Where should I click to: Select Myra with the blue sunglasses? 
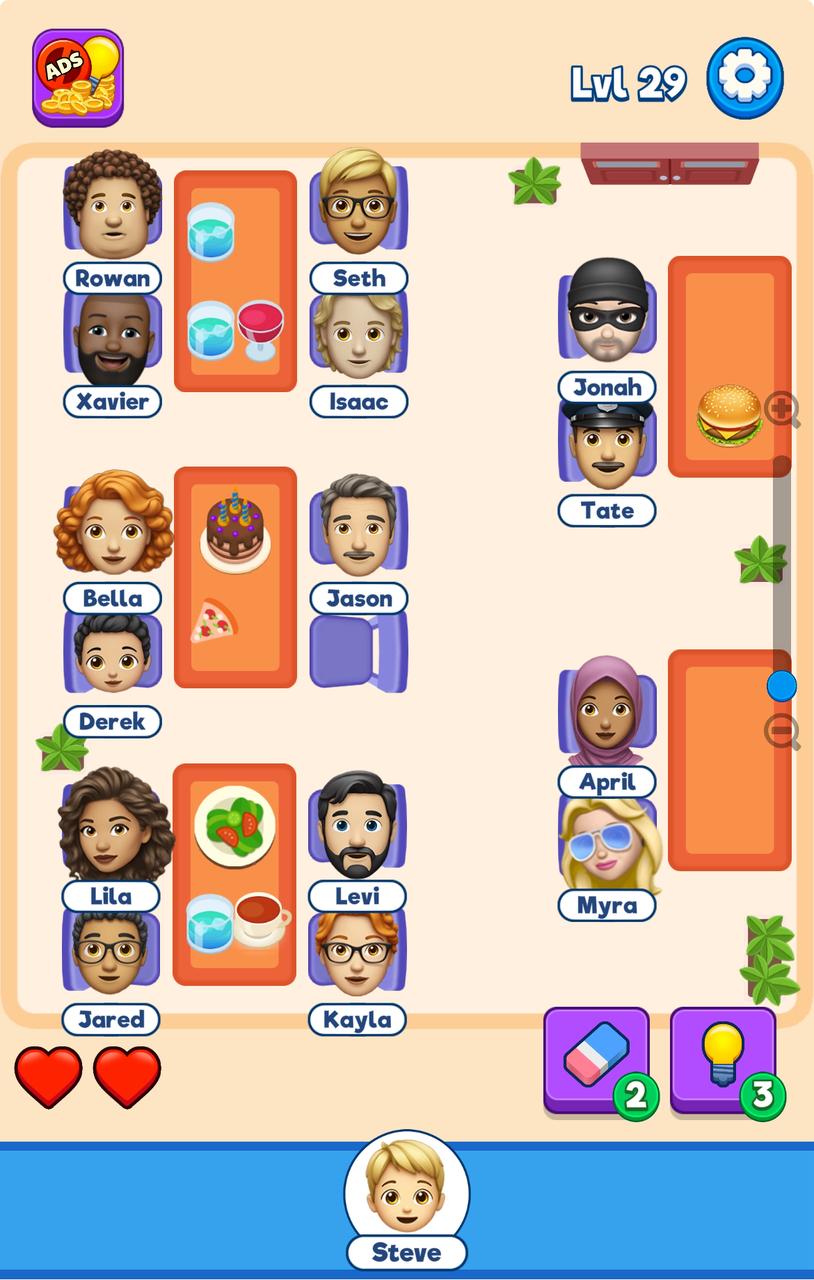(608, 846)
